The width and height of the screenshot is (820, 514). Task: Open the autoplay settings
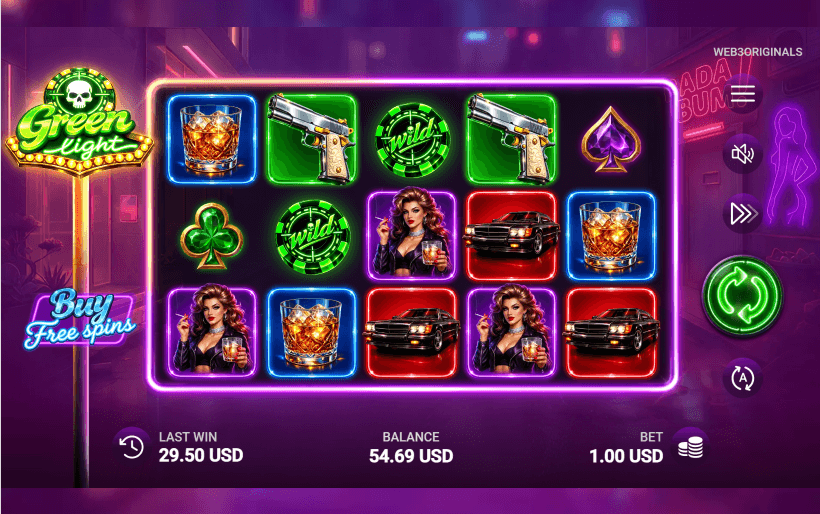pyautogui.click(x=742, y=377)
